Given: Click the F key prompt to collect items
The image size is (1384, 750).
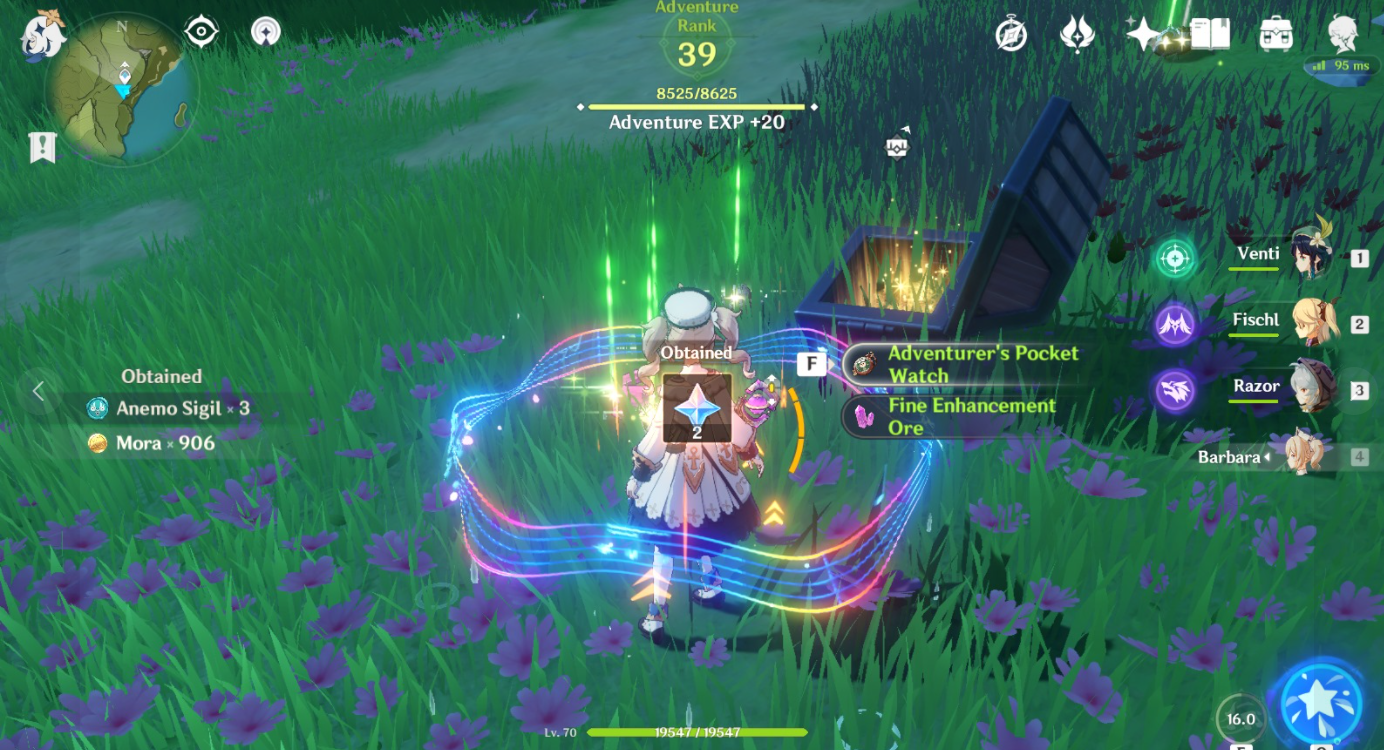Looking at the screenshot, I should (x=812, y=363).
